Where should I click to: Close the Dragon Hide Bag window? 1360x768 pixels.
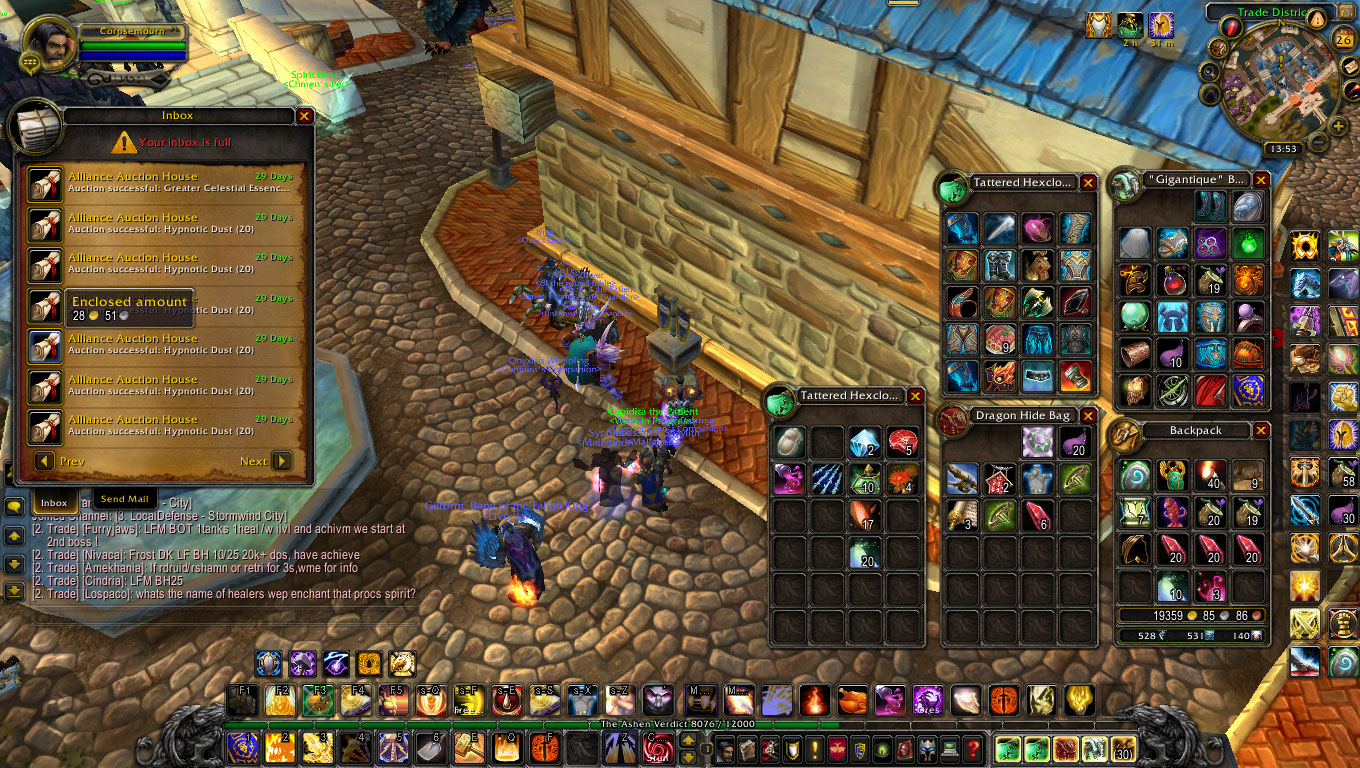1088,415
